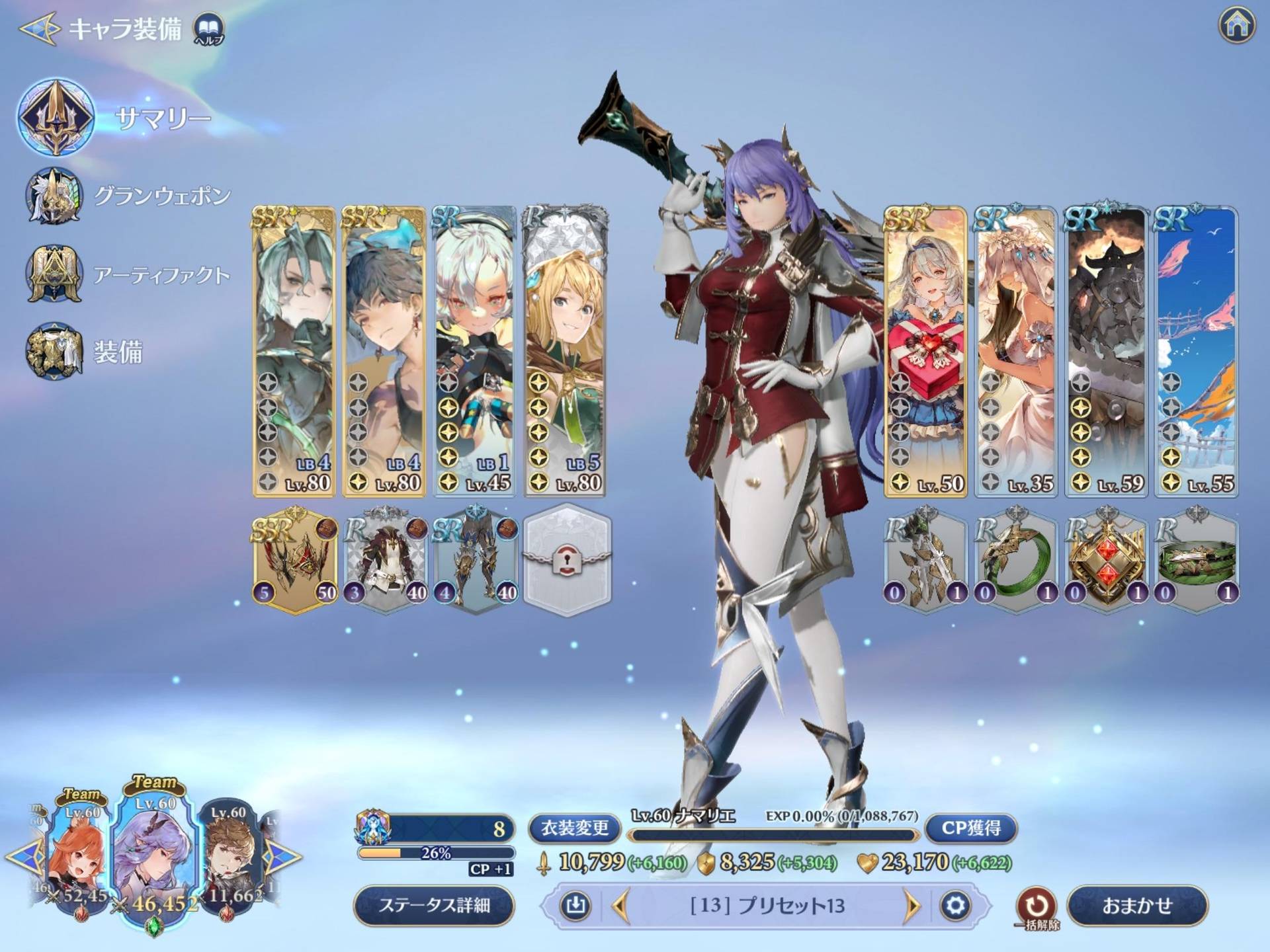1270x952 pixels.
Task: Go to the next preset
Action: (911, 906)
